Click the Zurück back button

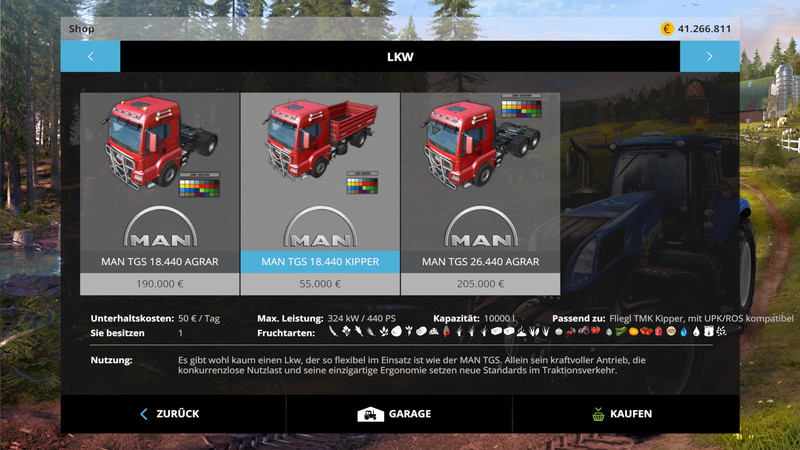pyautogui.click(x=172, y=414)
